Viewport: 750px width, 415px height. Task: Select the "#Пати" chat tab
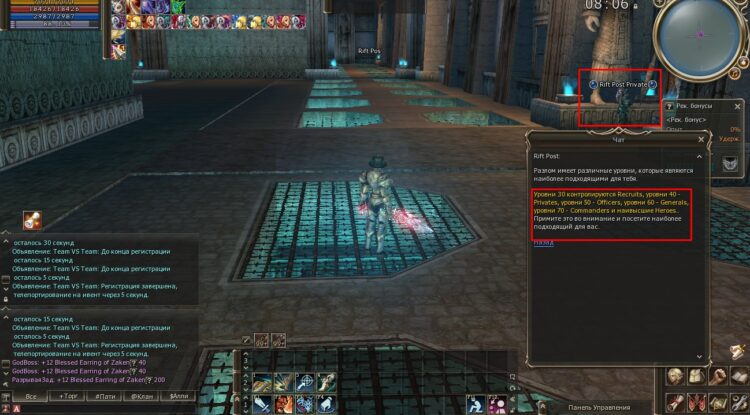[x=104, y=396]
